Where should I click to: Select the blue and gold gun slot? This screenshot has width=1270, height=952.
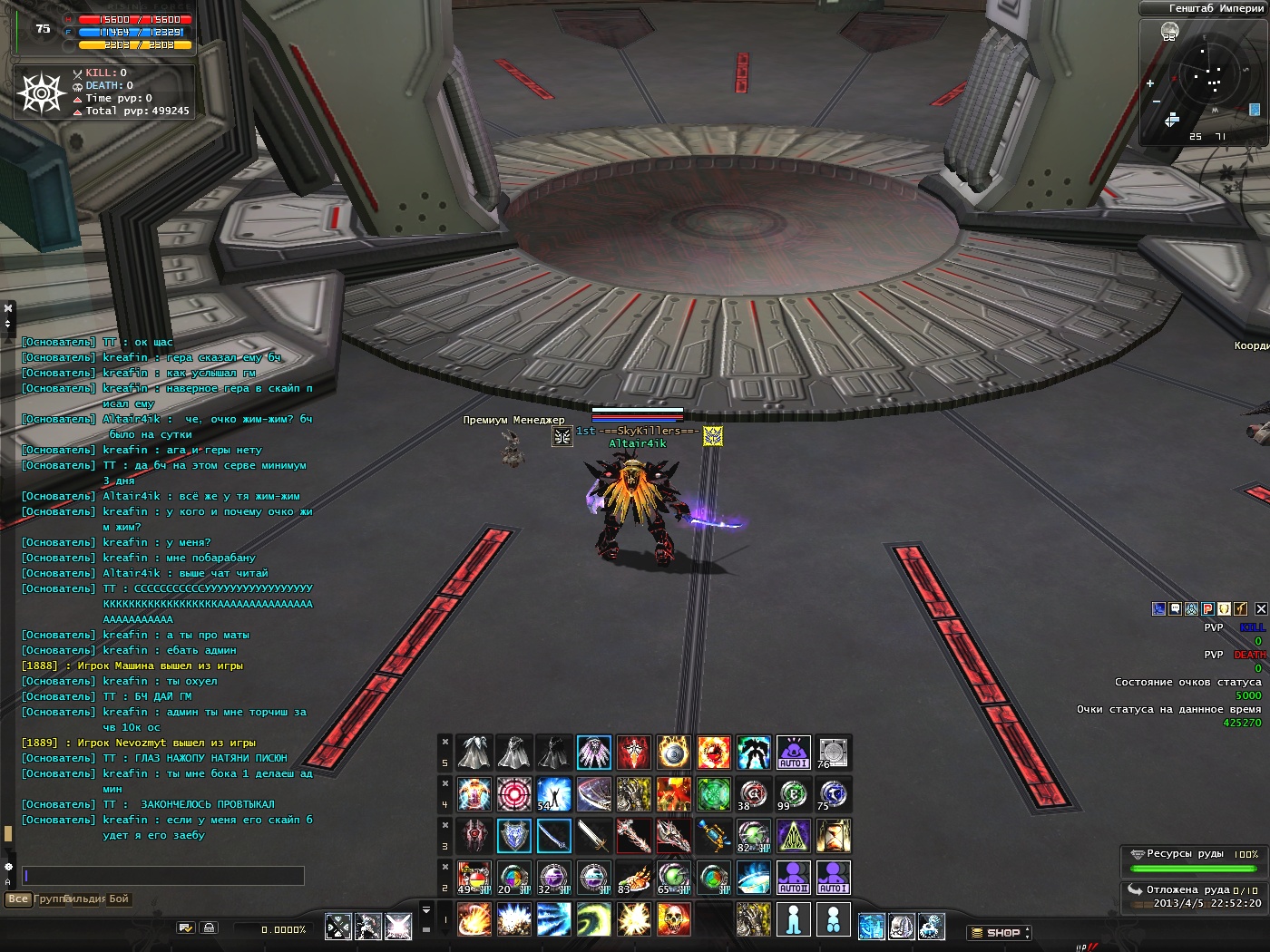(x=713, y=836)
